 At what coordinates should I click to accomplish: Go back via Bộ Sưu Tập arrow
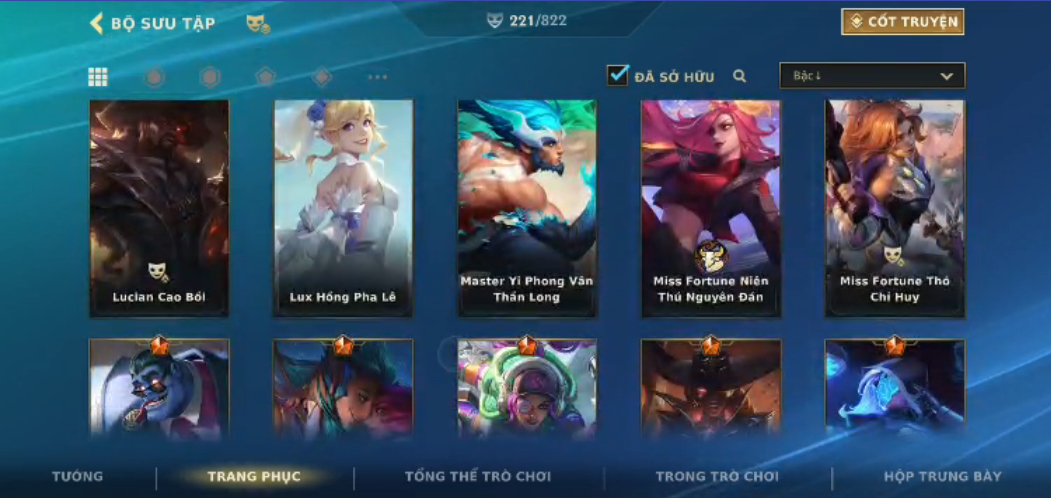[97, 23]
